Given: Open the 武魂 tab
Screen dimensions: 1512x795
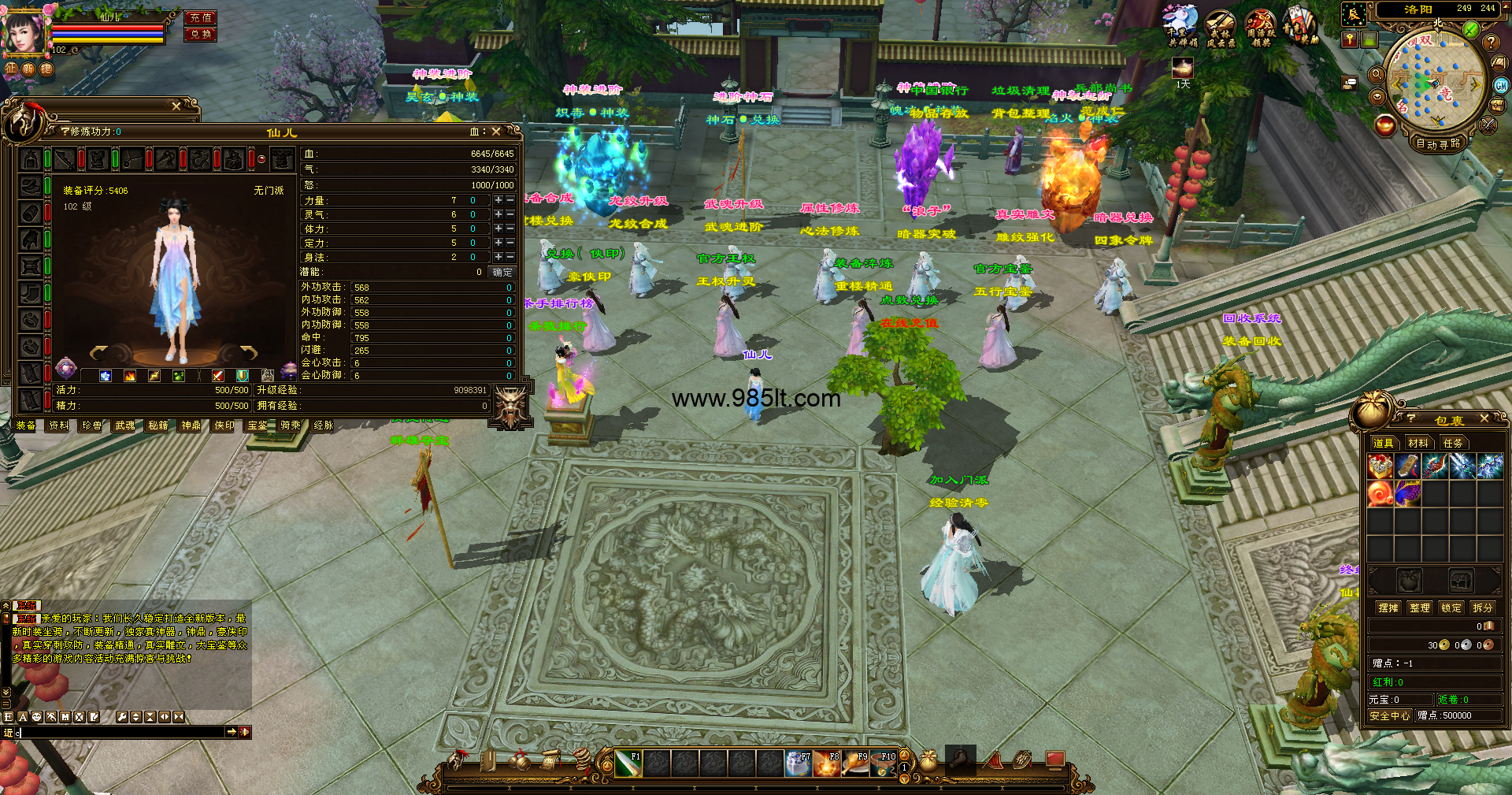Looking at the screenshot, I should coord(125,425).
